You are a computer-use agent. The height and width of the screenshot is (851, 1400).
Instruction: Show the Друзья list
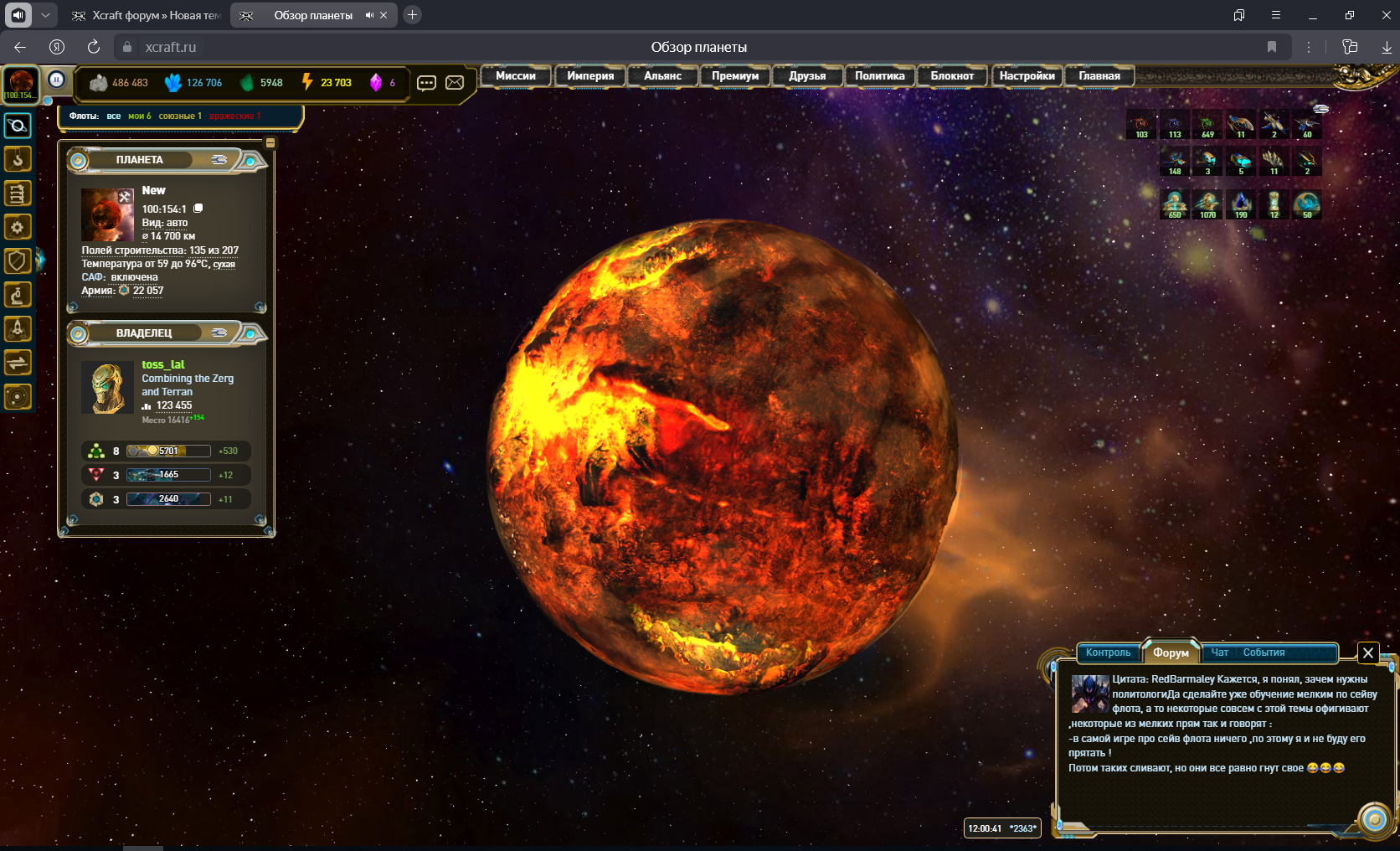pos(807,76)
